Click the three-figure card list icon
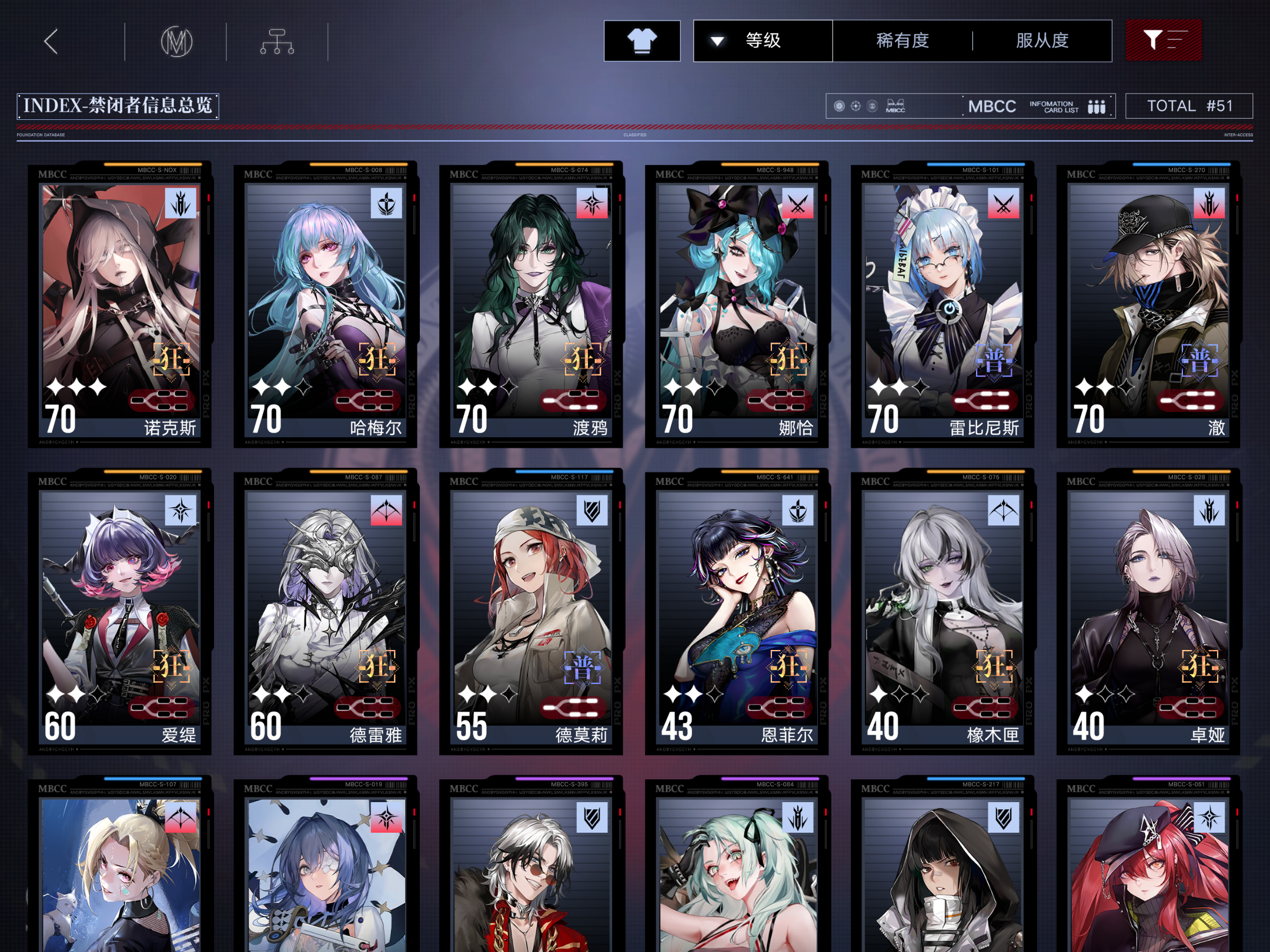This screenshot has height=952, width=1270. 1095,106
